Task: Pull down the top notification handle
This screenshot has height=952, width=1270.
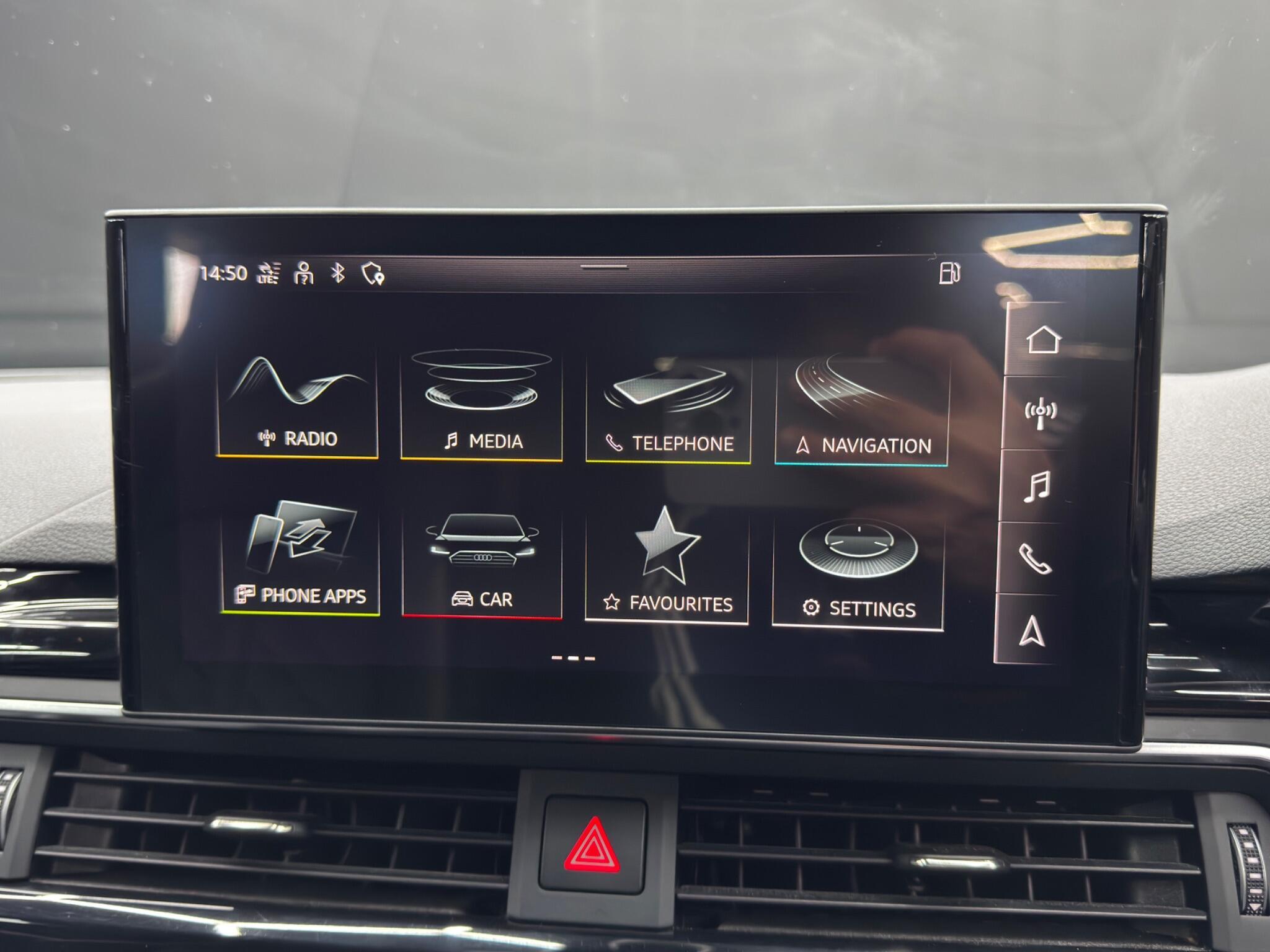Action: pyautogui.click(x=605, y=265)
